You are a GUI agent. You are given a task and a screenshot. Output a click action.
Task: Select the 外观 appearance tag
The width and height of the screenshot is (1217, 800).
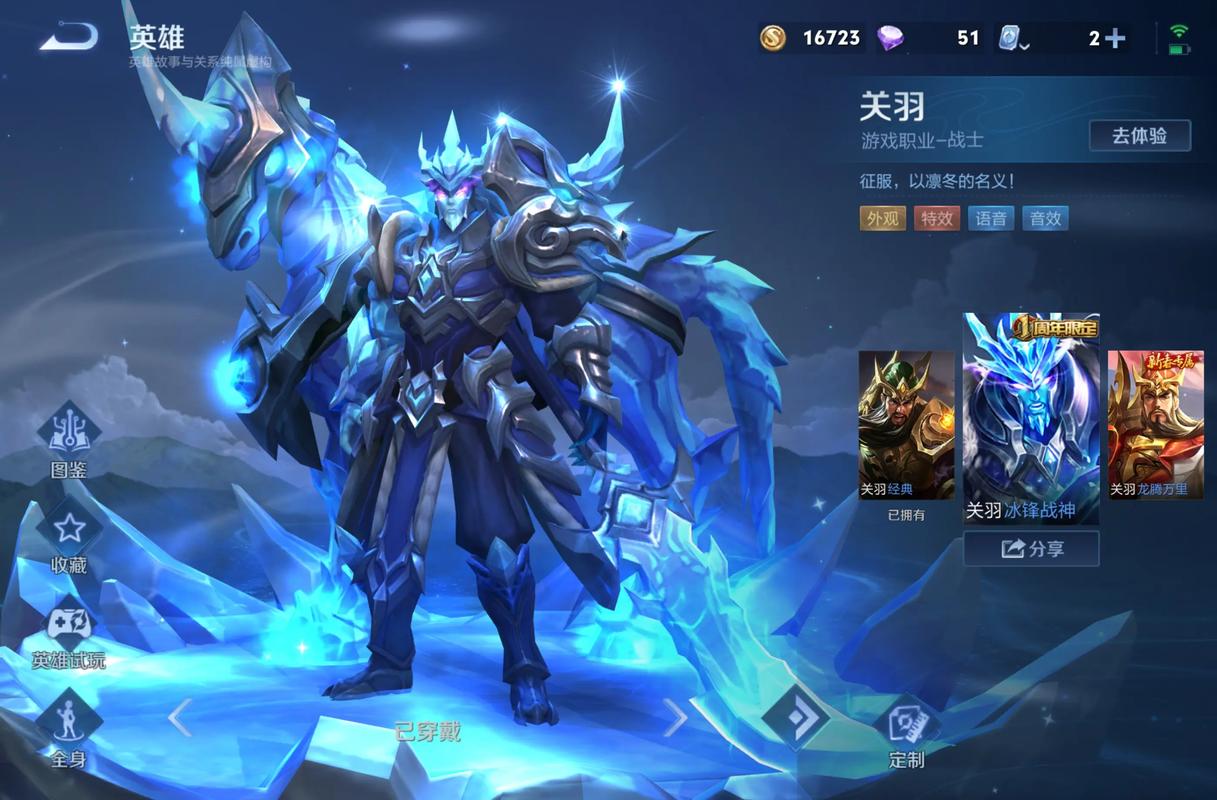point(882,218)
